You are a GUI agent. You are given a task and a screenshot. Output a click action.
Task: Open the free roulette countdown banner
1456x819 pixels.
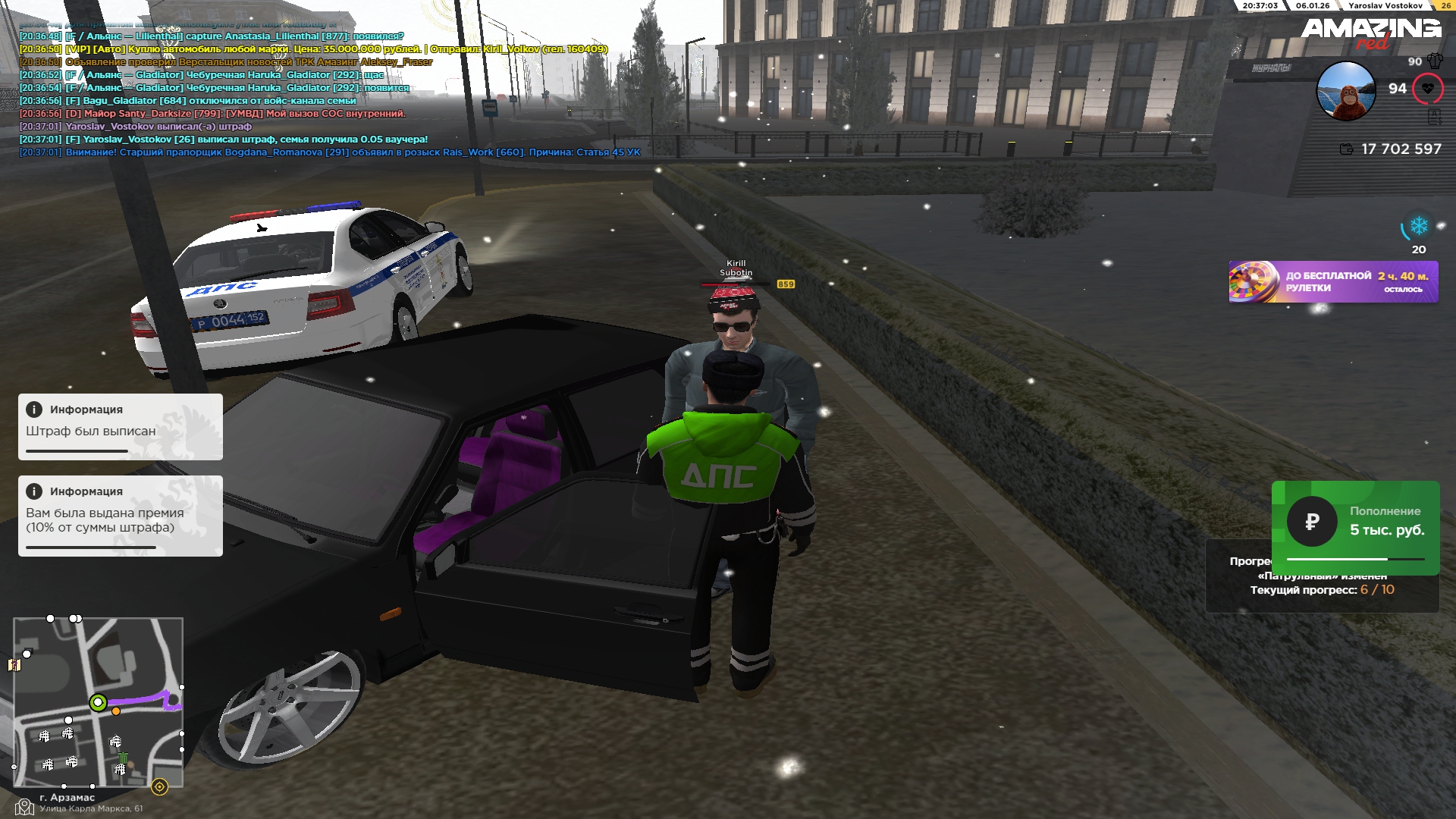[x=1332, y=282]
